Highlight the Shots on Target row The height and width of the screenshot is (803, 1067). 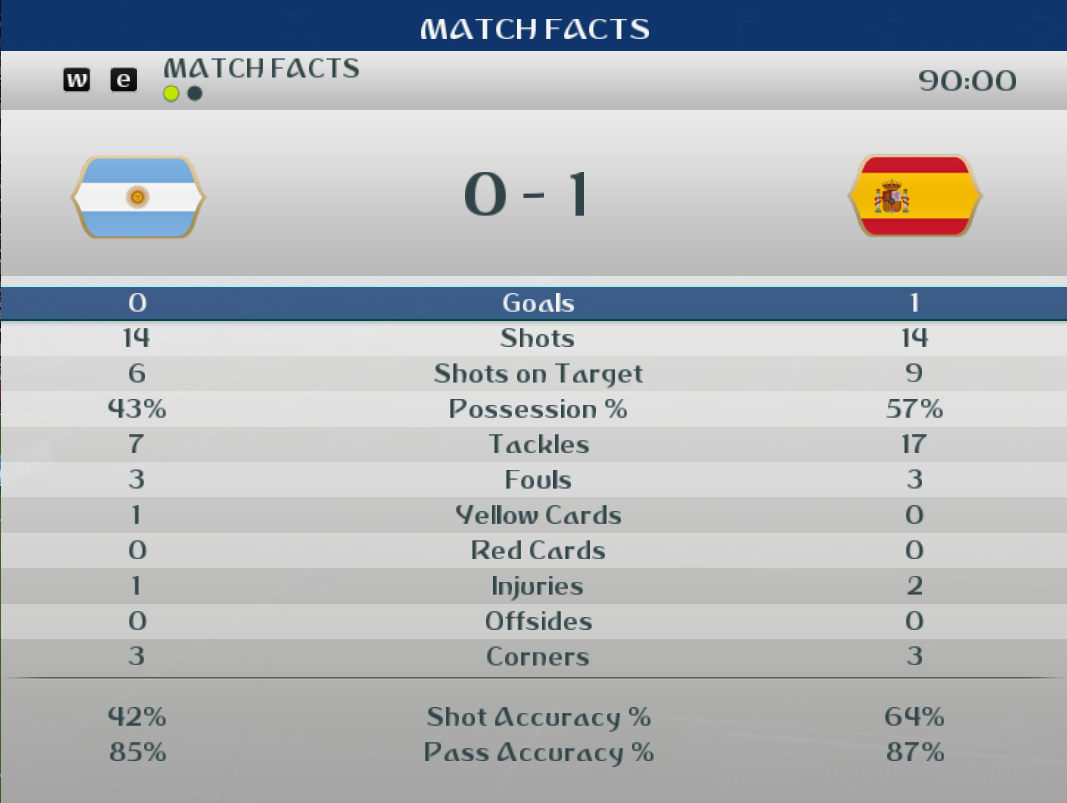537,374
